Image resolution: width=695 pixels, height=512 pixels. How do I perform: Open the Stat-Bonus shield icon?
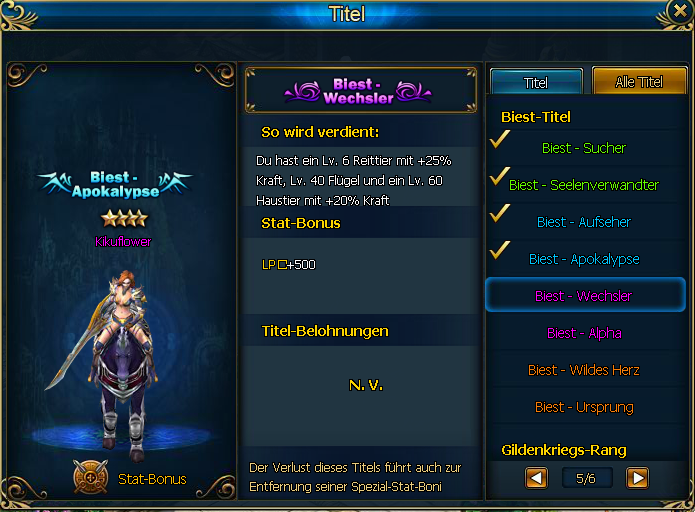click(x=91, y=477)
